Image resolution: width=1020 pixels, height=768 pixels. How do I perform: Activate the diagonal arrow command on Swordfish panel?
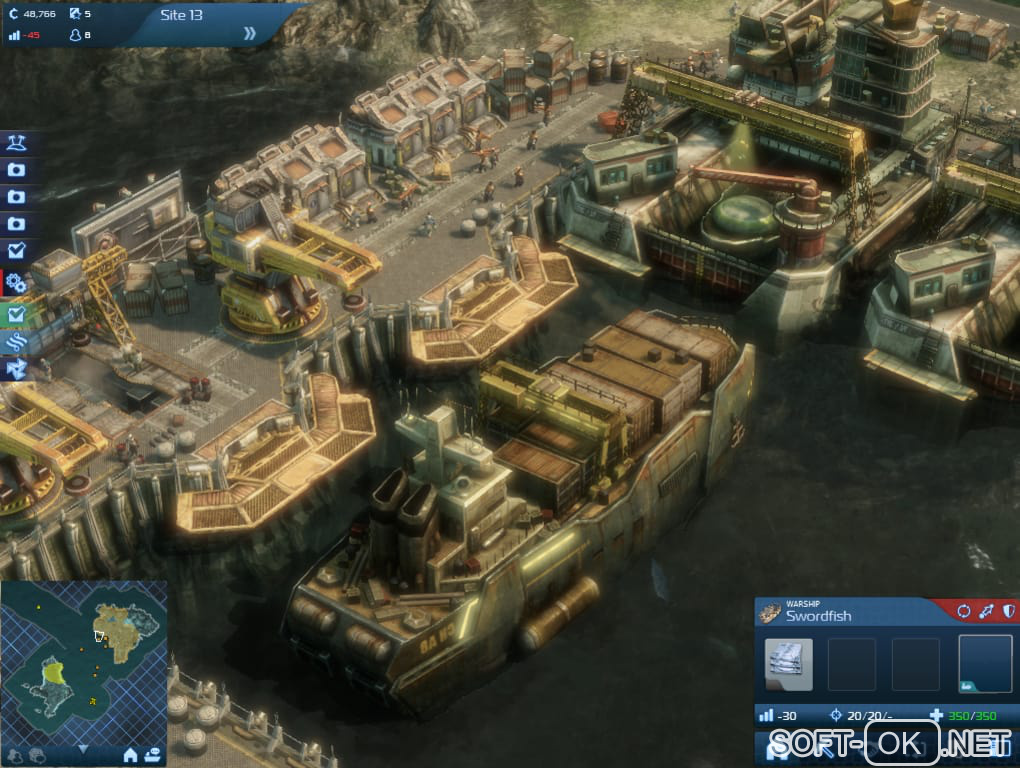(x=986, y=611)
